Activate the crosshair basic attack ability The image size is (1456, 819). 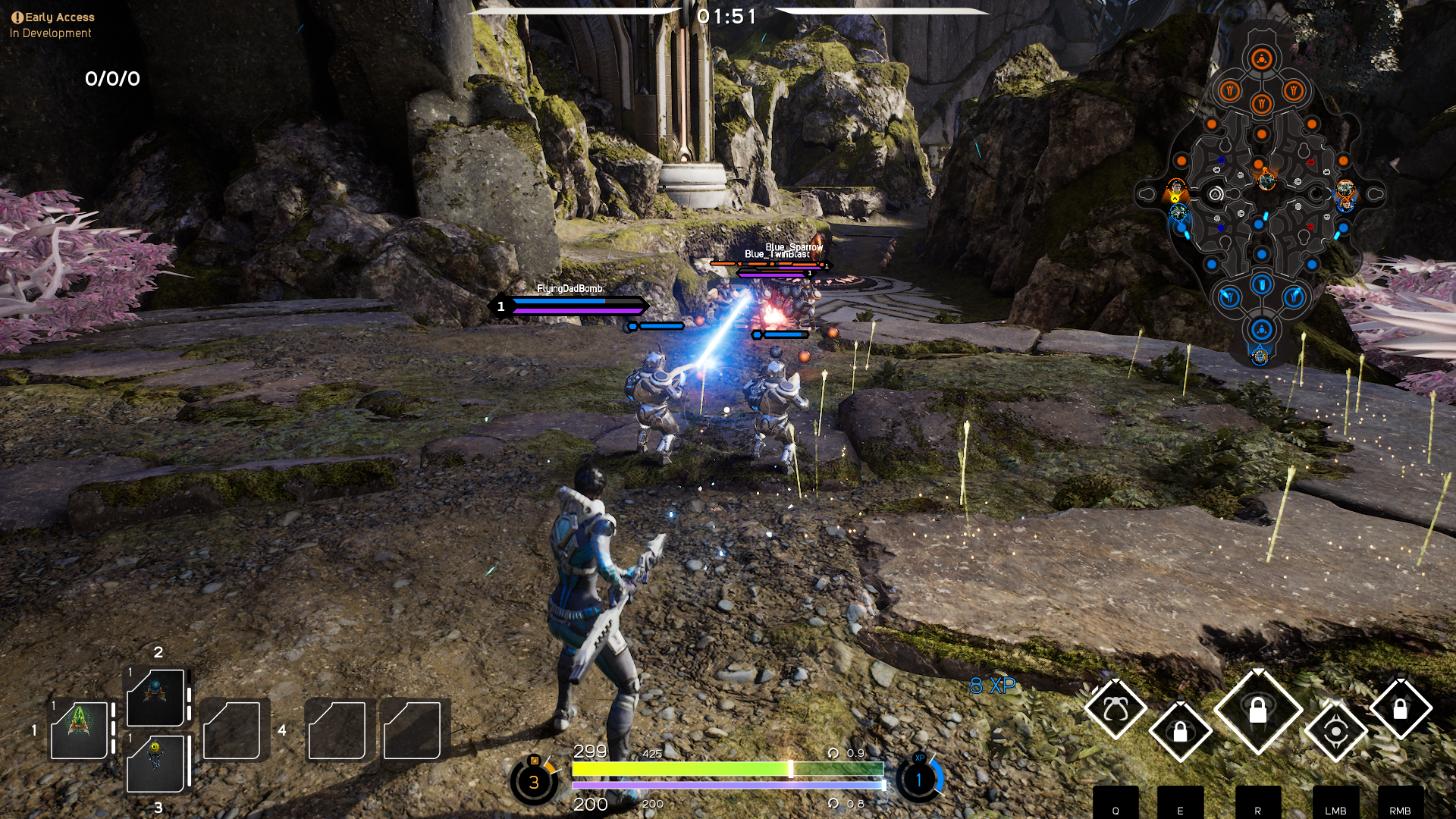(1336, 731)
